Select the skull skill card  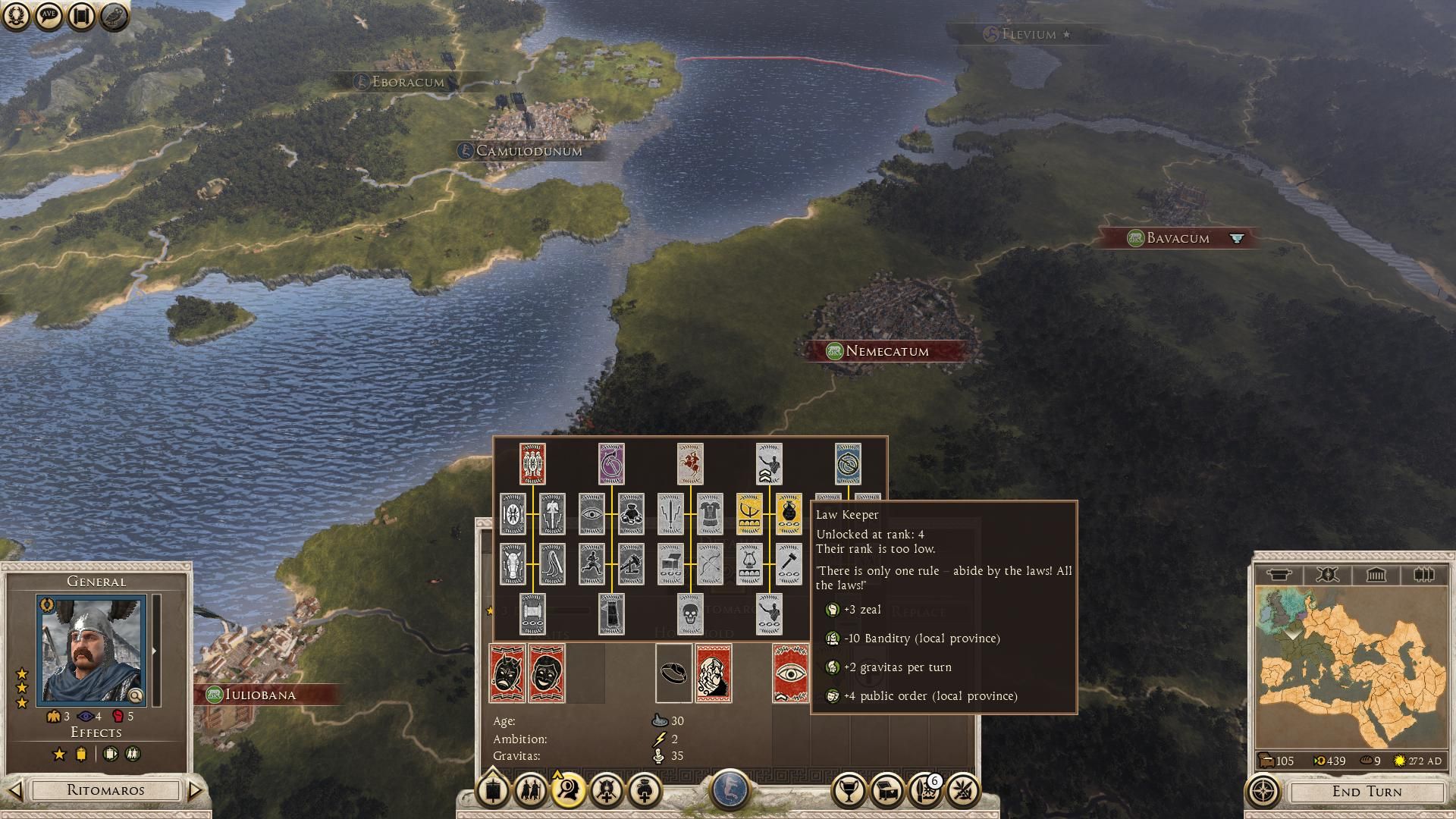click(690, 613)
